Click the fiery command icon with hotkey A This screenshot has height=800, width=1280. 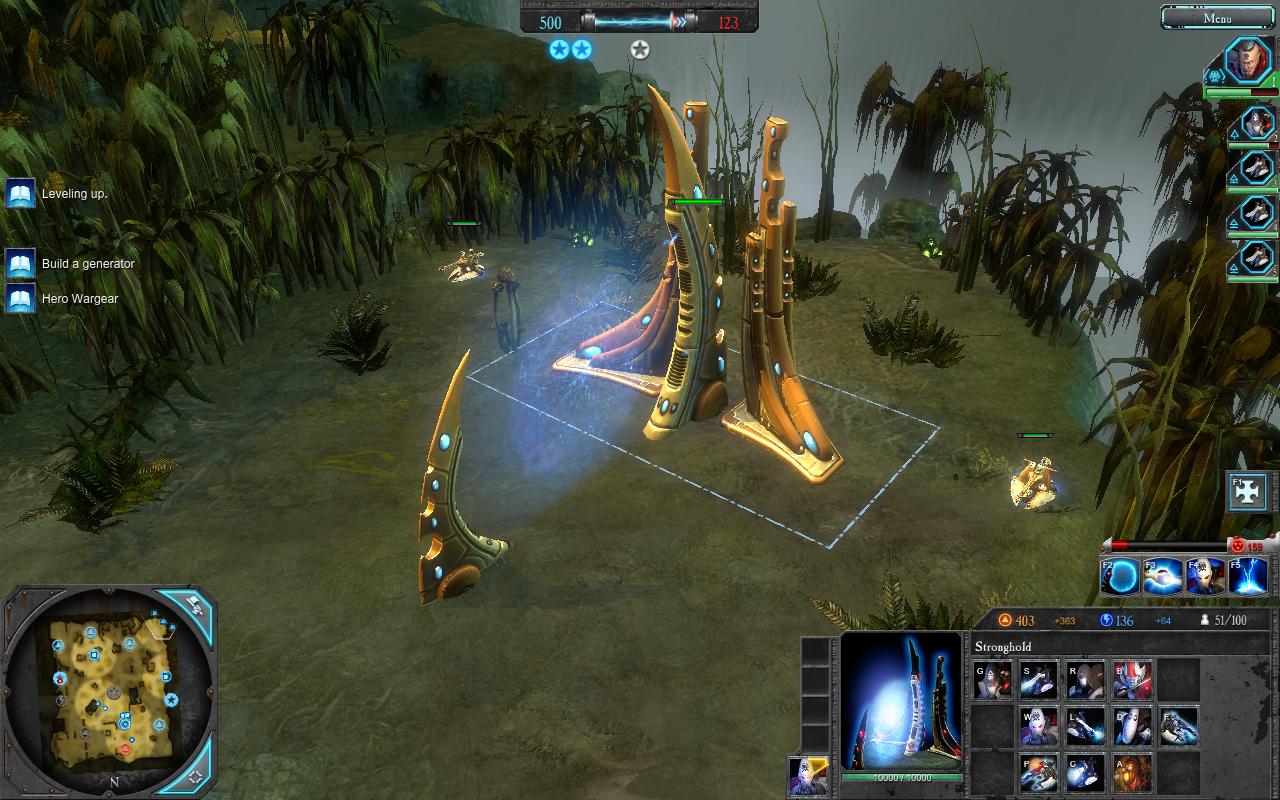[x=1133, y=772]
